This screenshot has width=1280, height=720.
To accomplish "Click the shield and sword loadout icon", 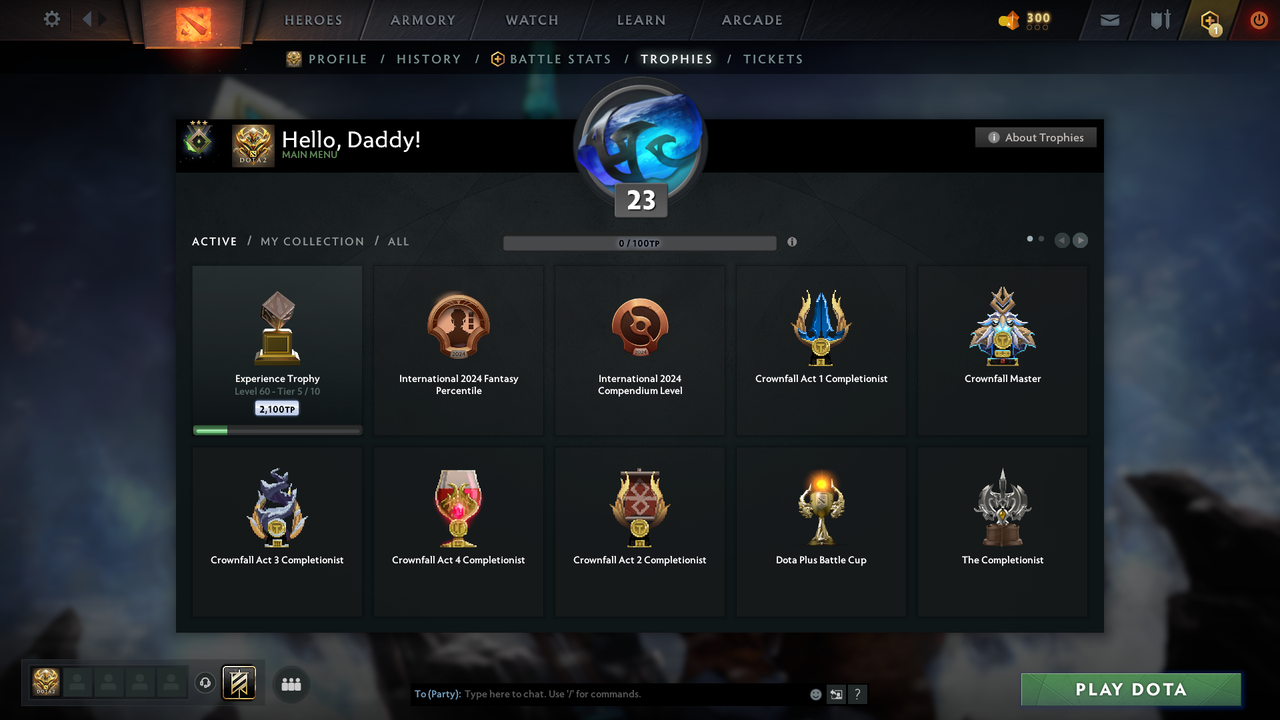I will (x=1159, y=20).
